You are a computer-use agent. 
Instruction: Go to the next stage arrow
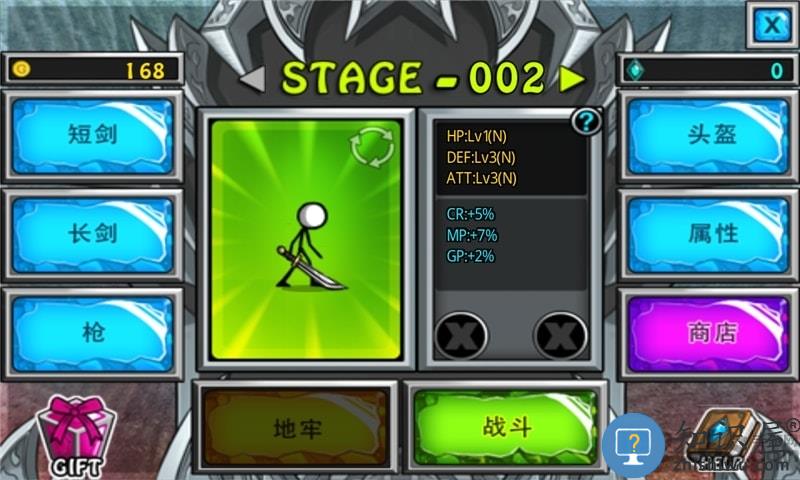572,78
